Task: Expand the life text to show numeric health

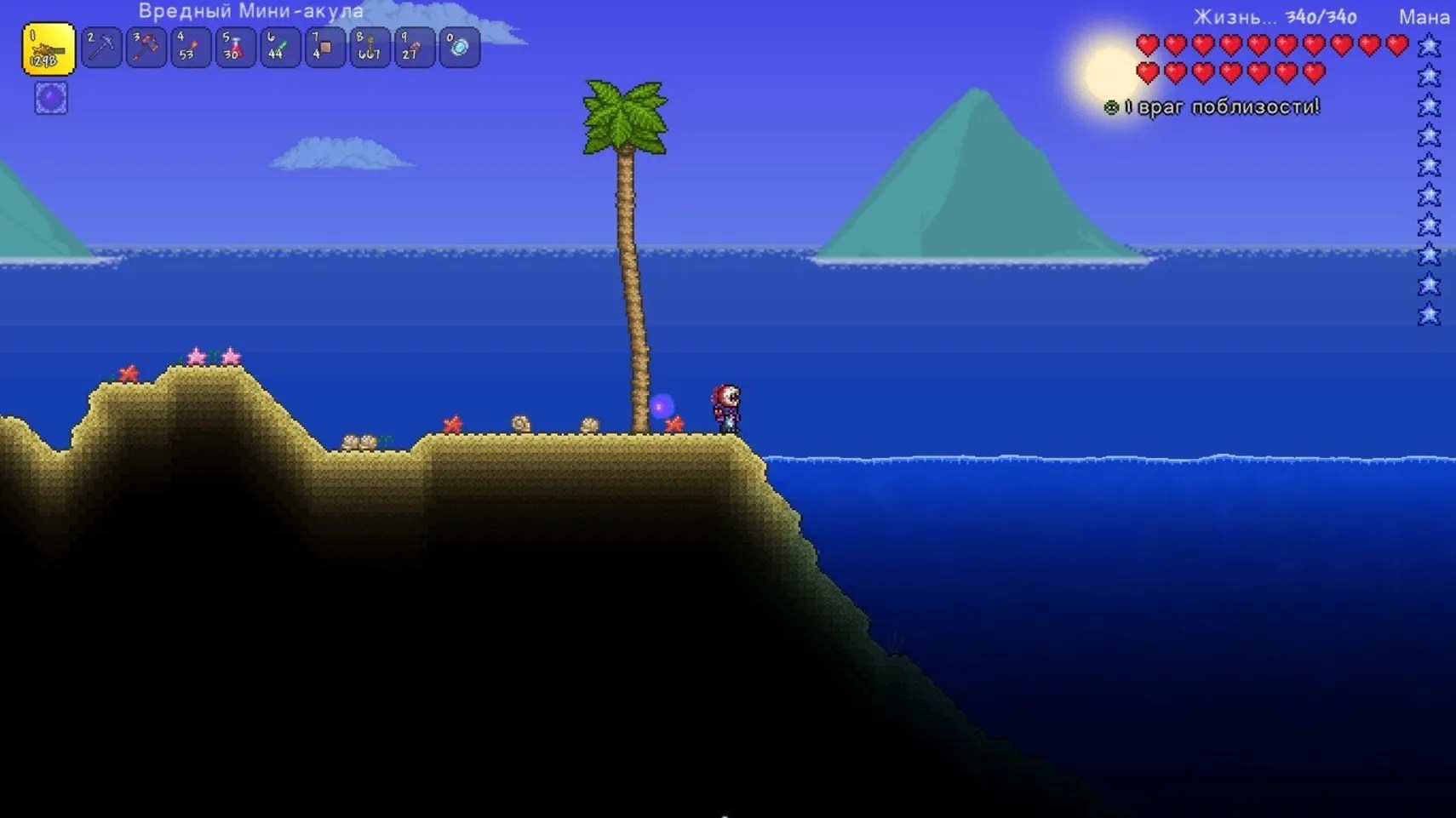Action: 1224,17
